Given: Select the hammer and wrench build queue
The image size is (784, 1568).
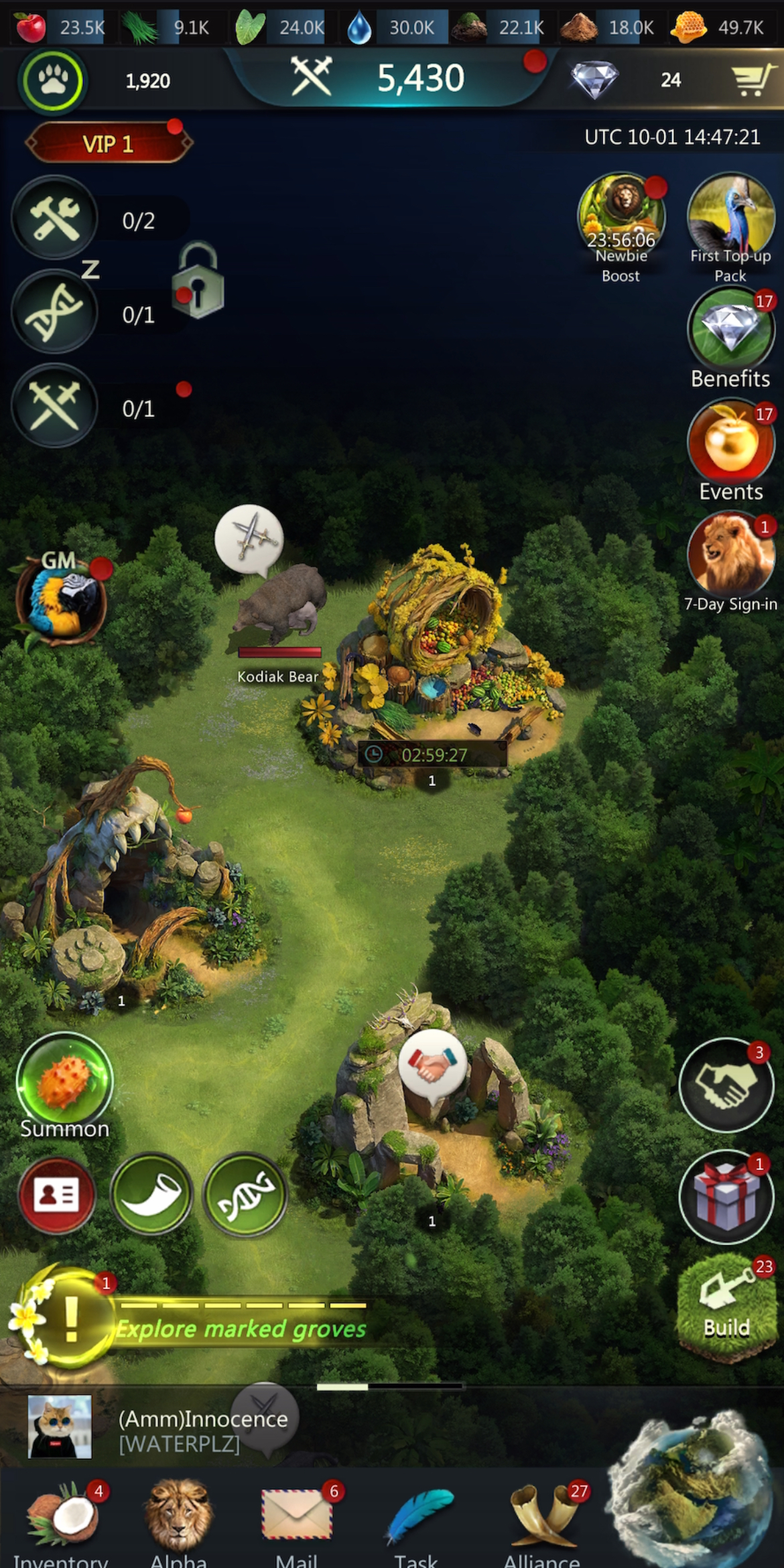Looking at the screenshot, I should click(x=56, y=218).
